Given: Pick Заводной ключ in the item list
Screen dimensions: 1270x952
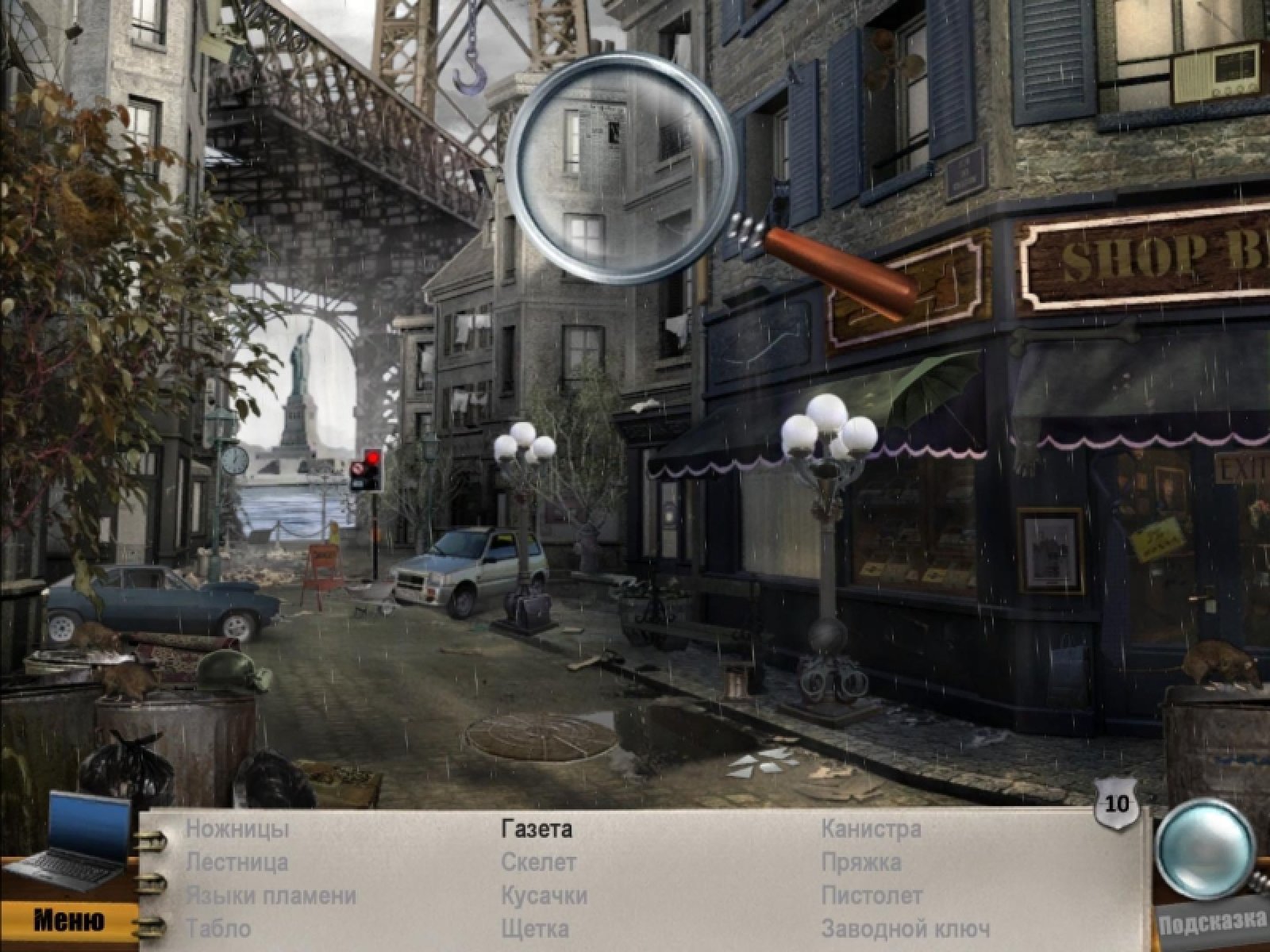Looking at the screenshot, I should 906,928.
